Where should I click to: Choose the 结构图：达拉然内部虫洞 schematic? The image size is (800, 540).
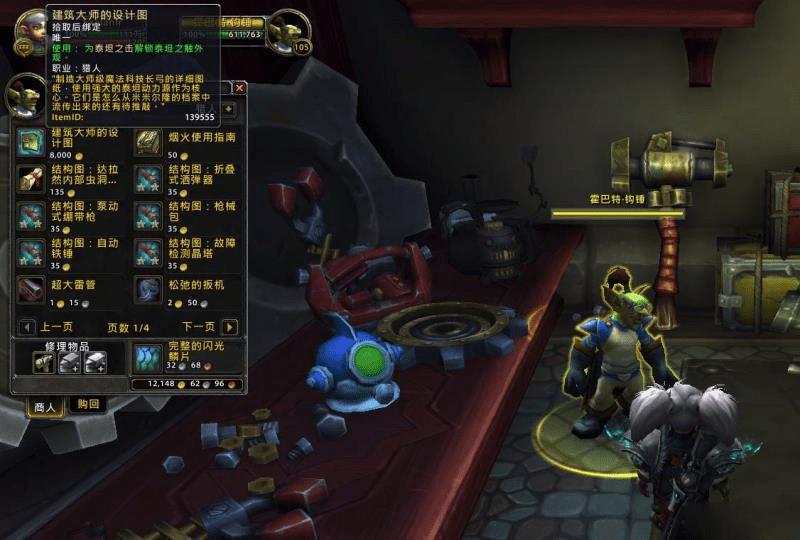pos(30,178)
